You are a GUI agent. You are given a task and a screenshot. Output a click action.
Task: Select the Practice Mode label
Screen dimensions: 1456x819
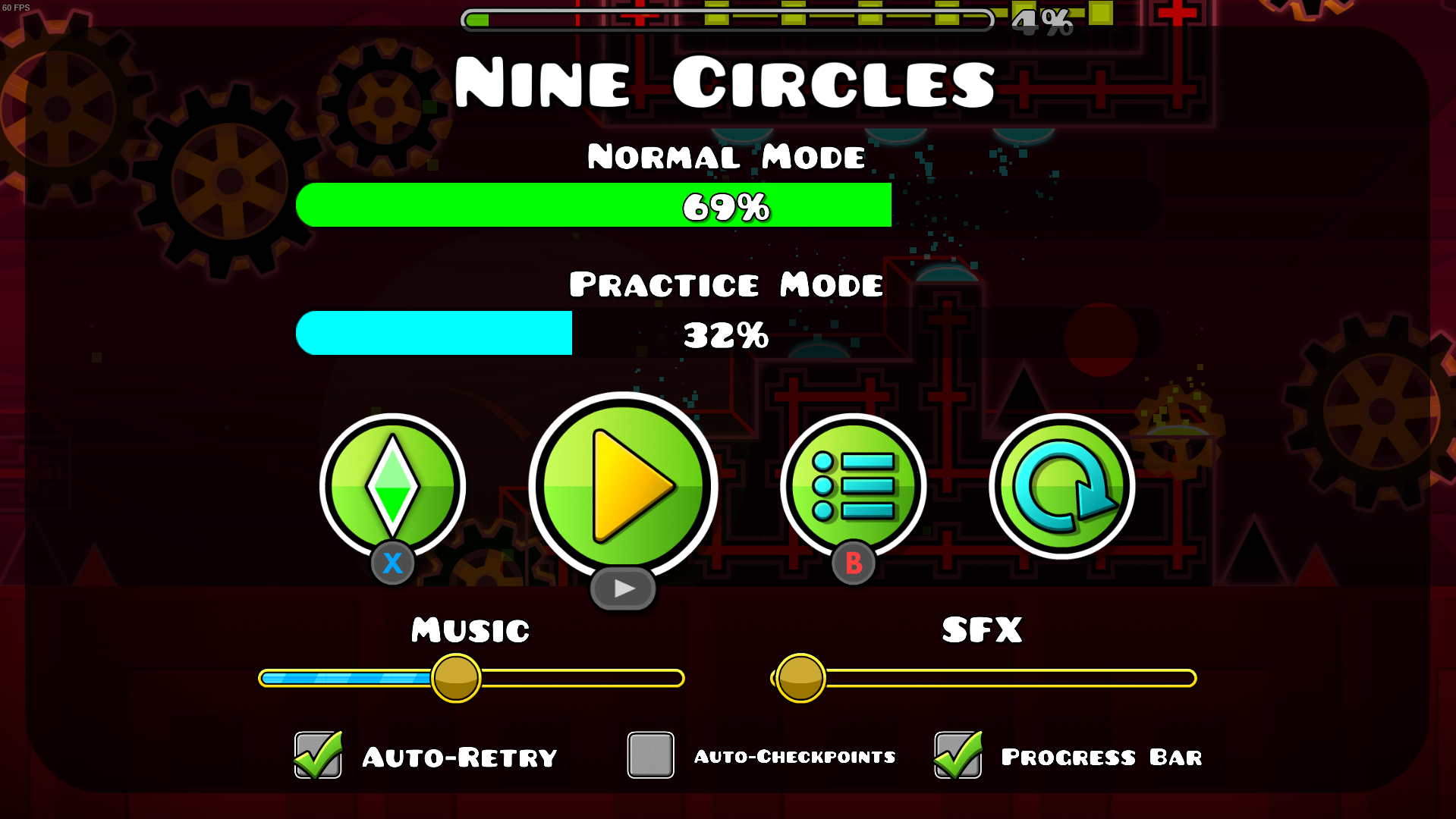point(727,284)
